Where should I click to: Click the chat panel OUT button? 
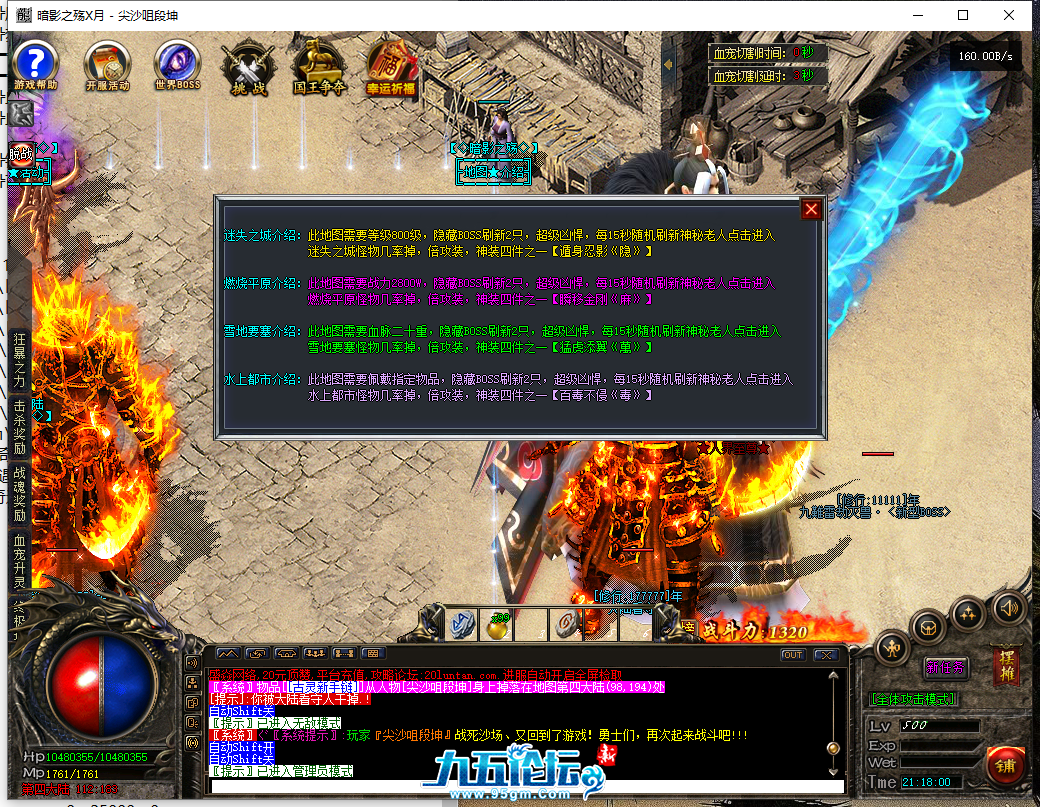click(x=793, y=655)
